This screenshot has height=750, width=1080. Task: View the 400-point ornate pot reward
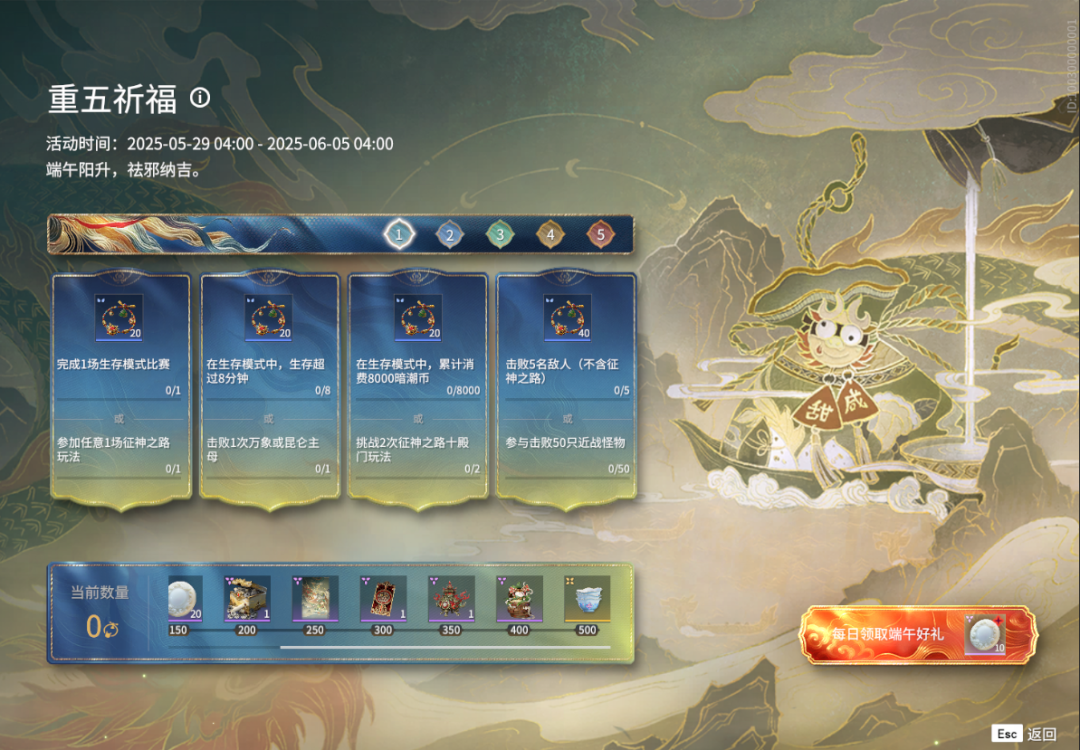coord(519,598)
